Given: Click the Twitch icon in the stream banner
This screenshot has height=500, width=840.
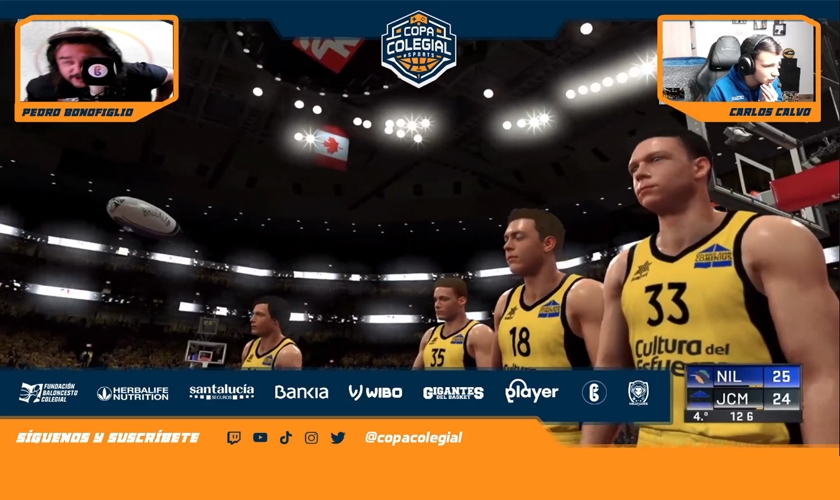Looking at the screenshot, I should click(x=234, y=438).
